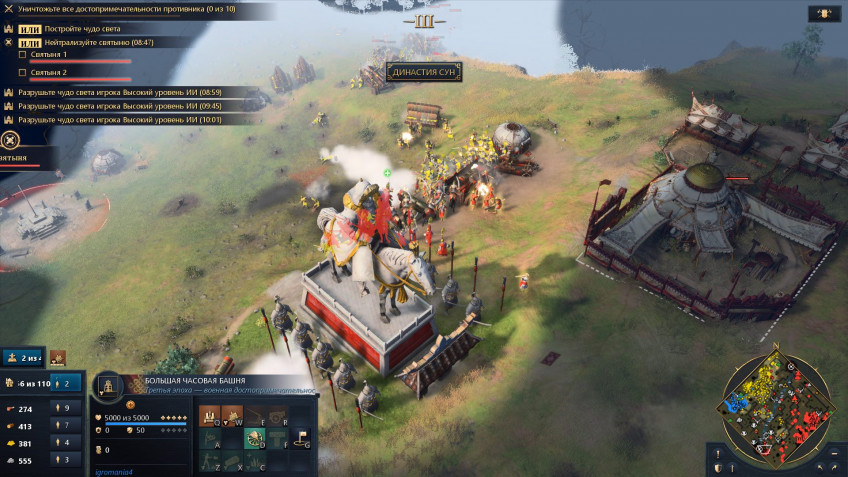Click the military units icon beside idle villagers
Image resolution: width=848 pixels, height=477 pixels.
pyautogui.click(x=58, y=357)
